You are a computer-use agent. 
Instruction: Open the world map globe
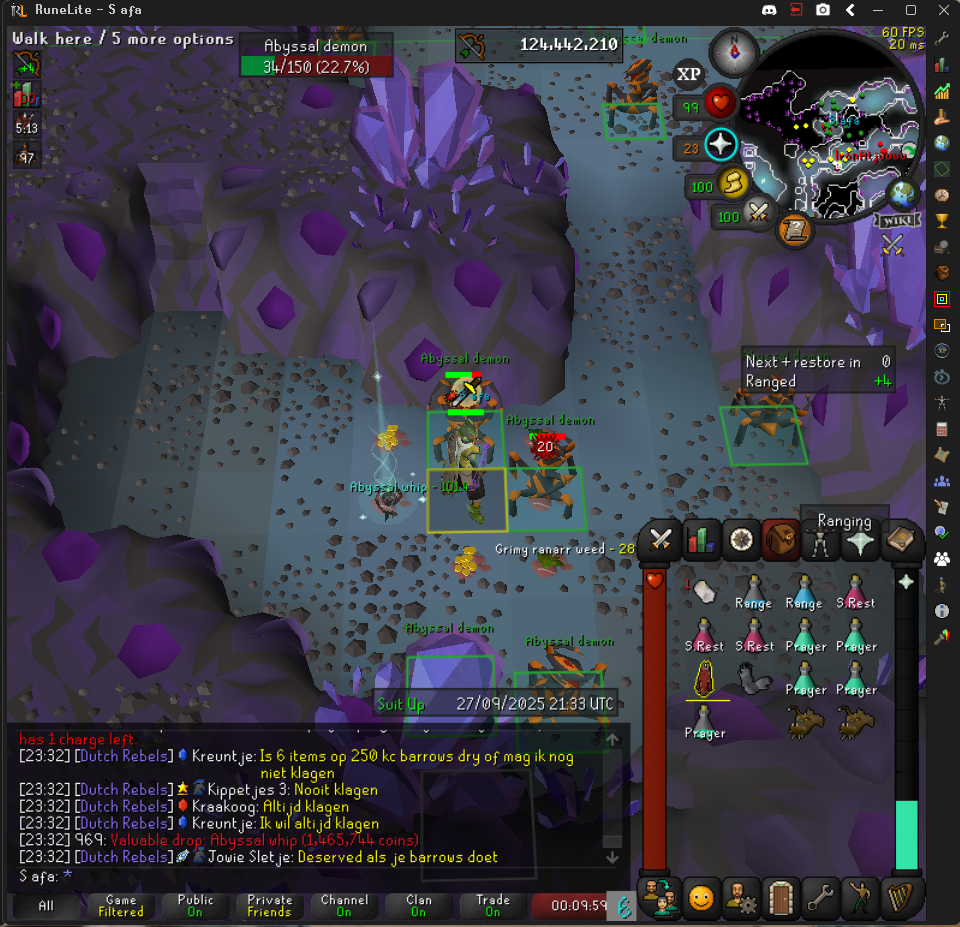[903, 192]
